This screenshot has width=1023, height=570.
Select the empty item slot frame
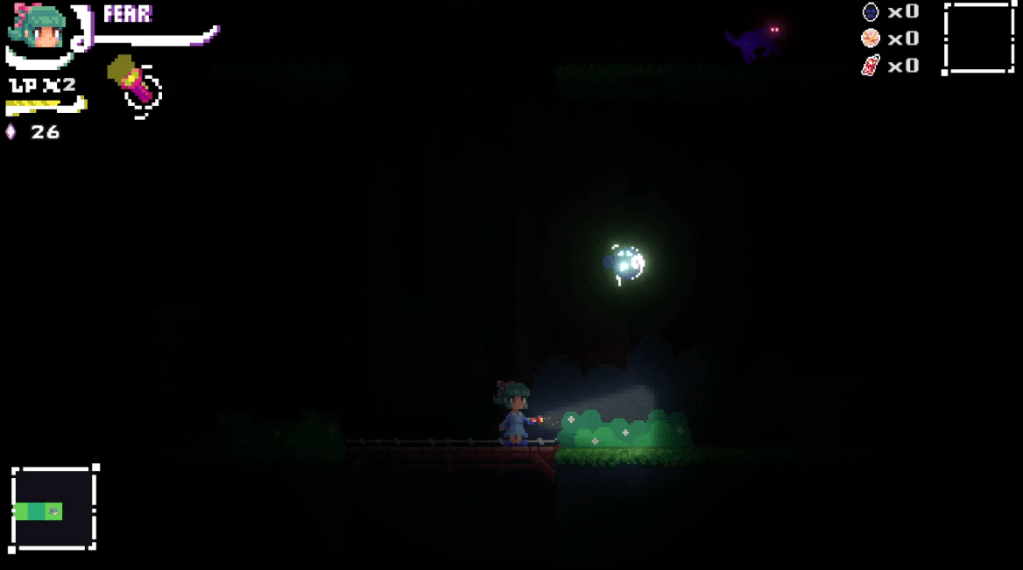point(978,37)
